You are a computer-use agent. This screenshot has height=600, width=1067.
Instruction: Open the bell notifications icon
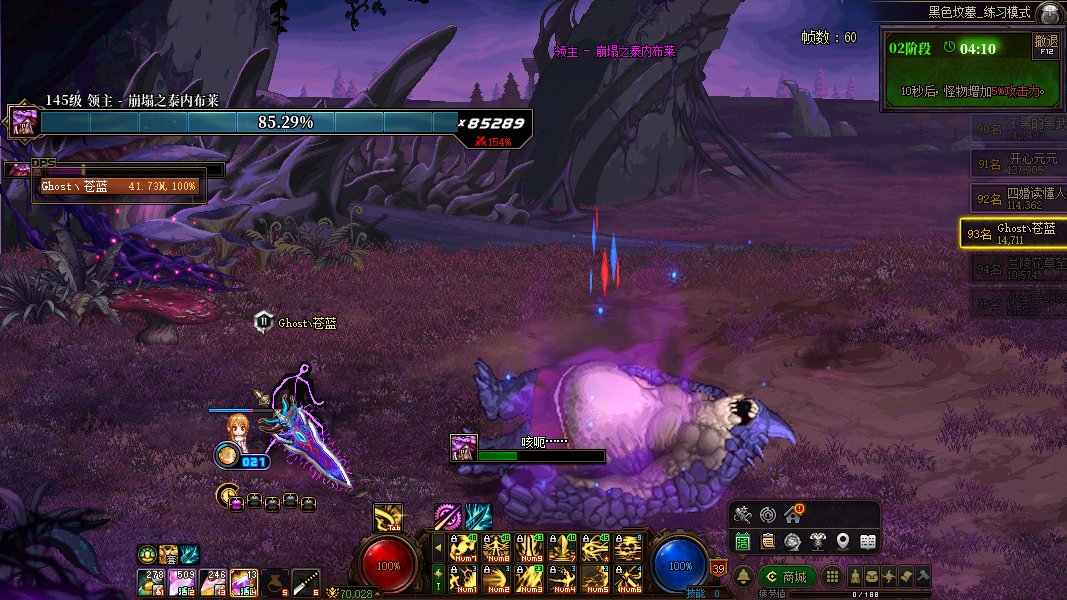(743, 577)
